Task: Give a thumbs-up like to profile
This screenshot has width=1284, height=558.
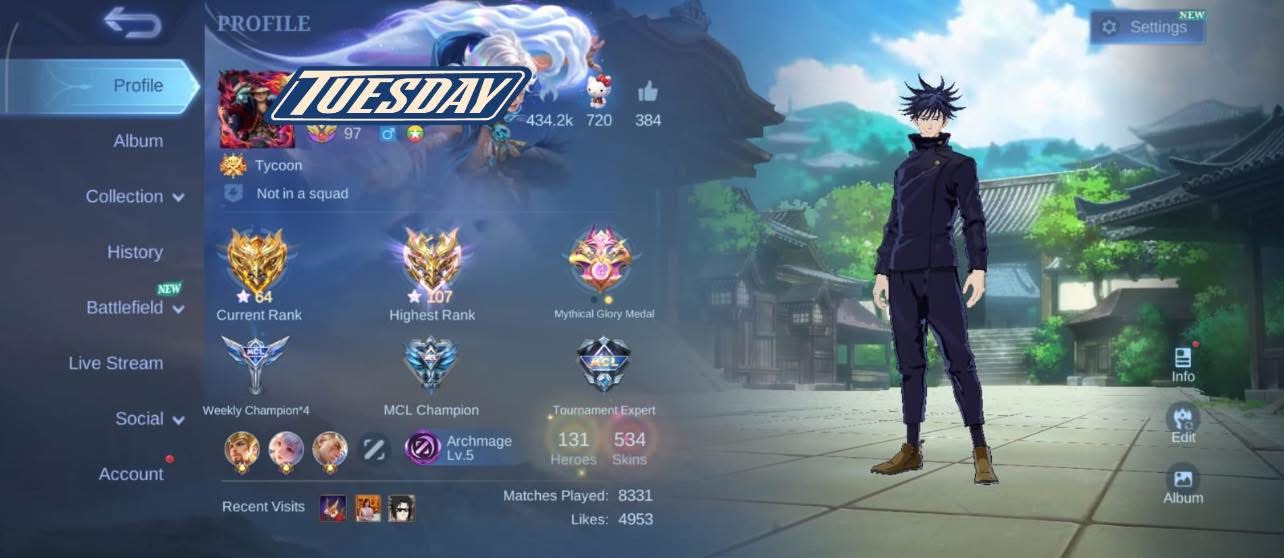Action: (648, 93)
